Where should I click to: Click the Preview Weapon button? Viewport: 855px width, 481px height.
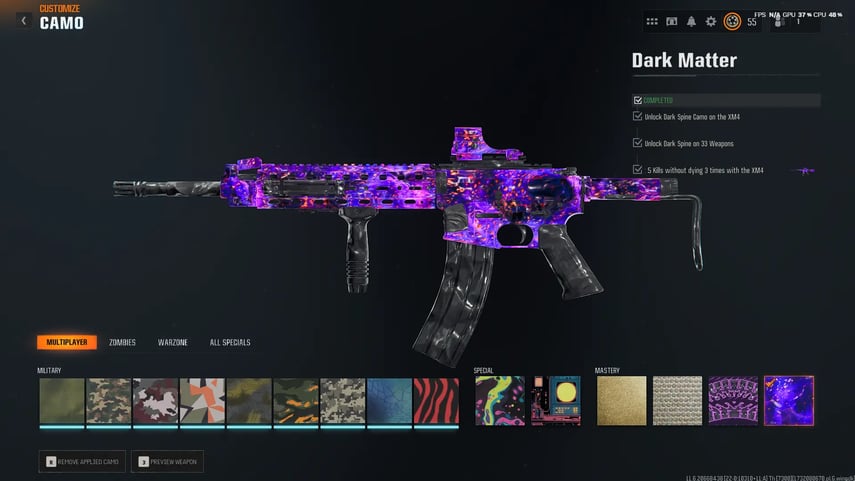[168, 461]
